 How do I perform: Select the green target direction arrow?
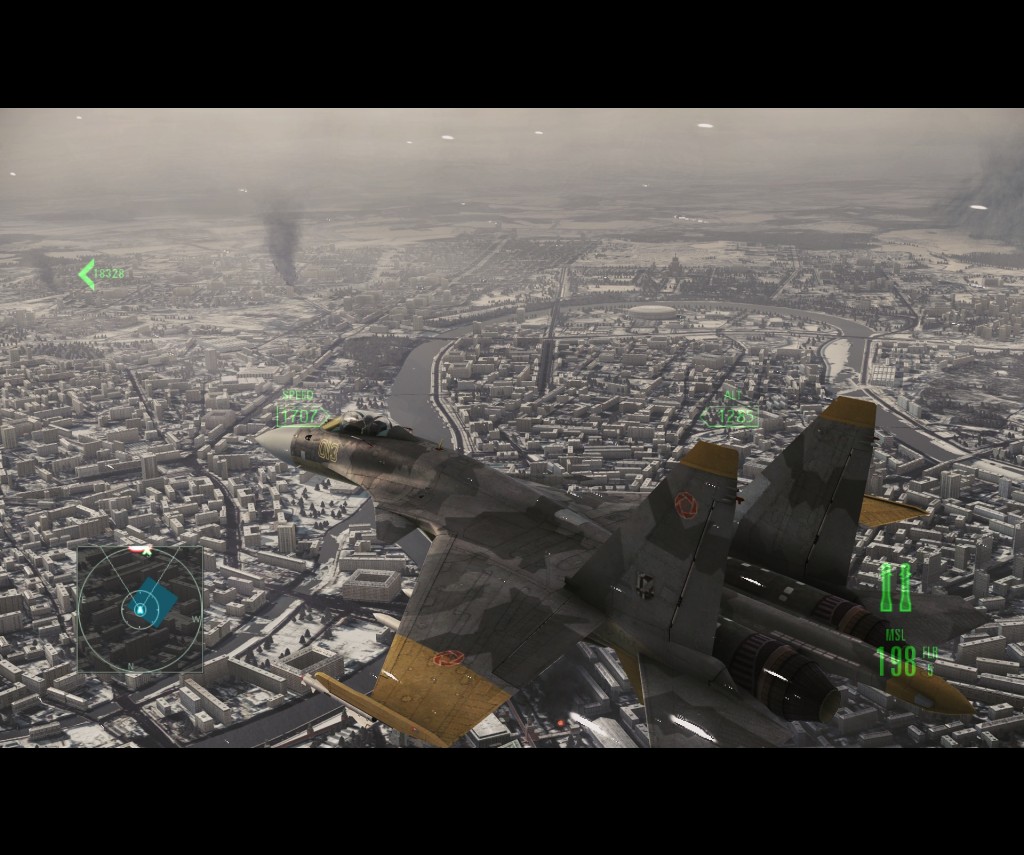click(87, 274)
